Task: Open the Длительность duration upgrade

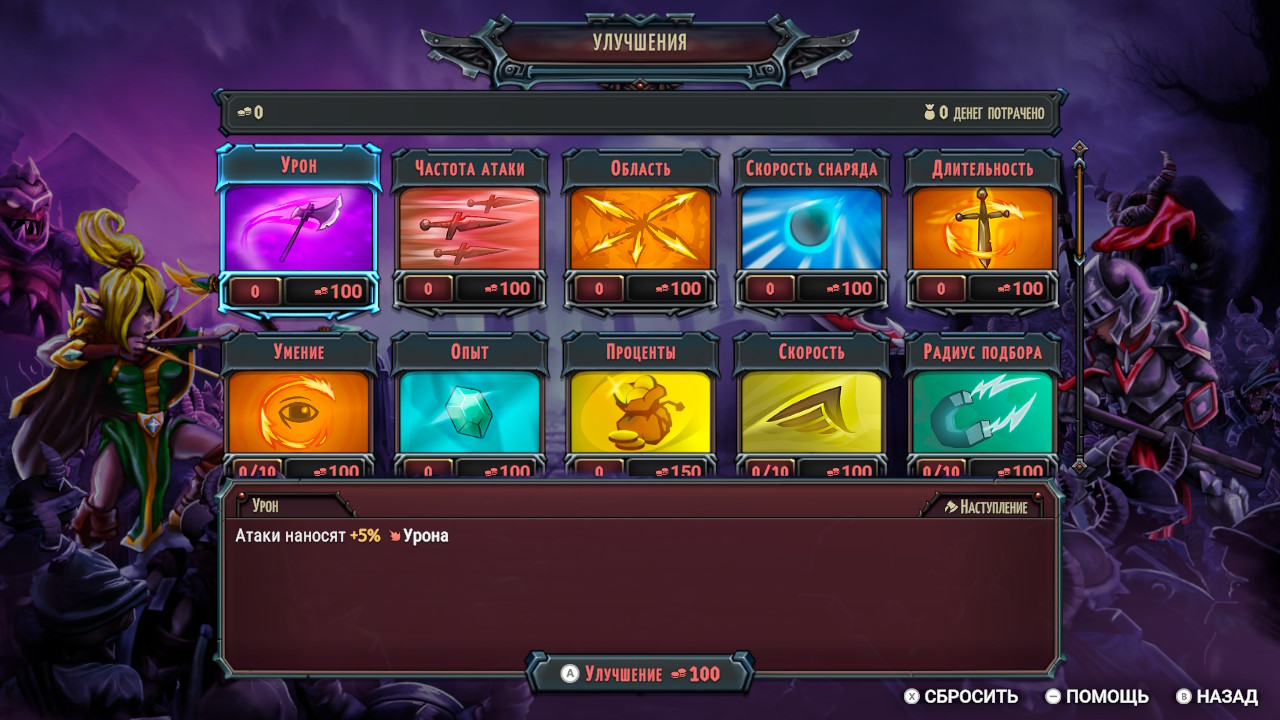Action: coord(982,230)
